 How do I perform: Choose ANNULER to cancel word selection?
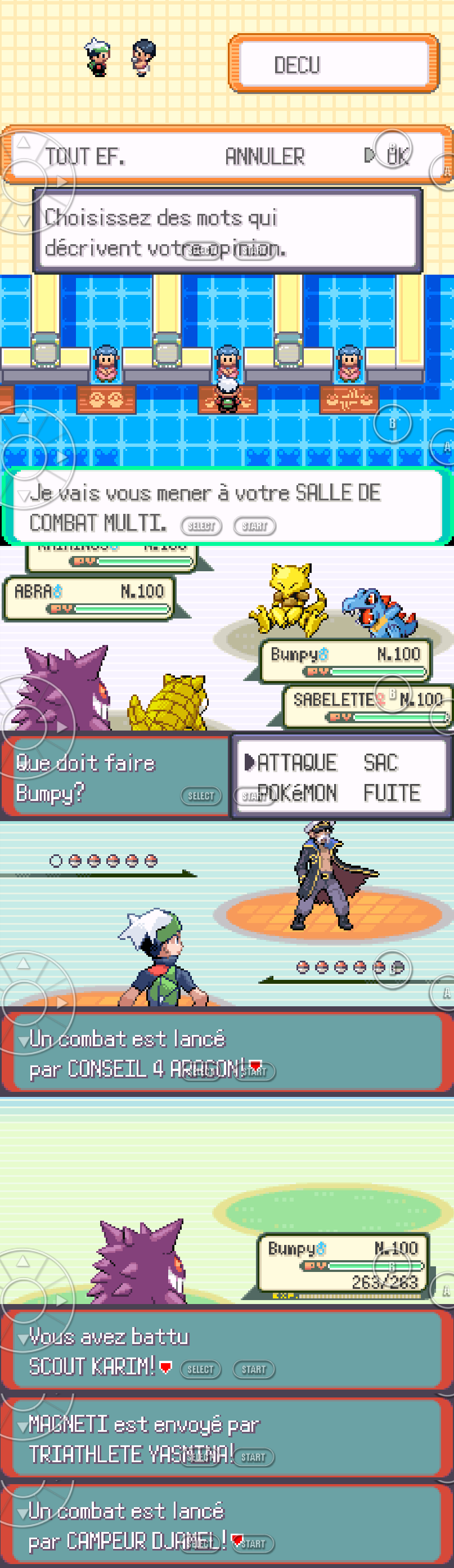click(265, 156)
